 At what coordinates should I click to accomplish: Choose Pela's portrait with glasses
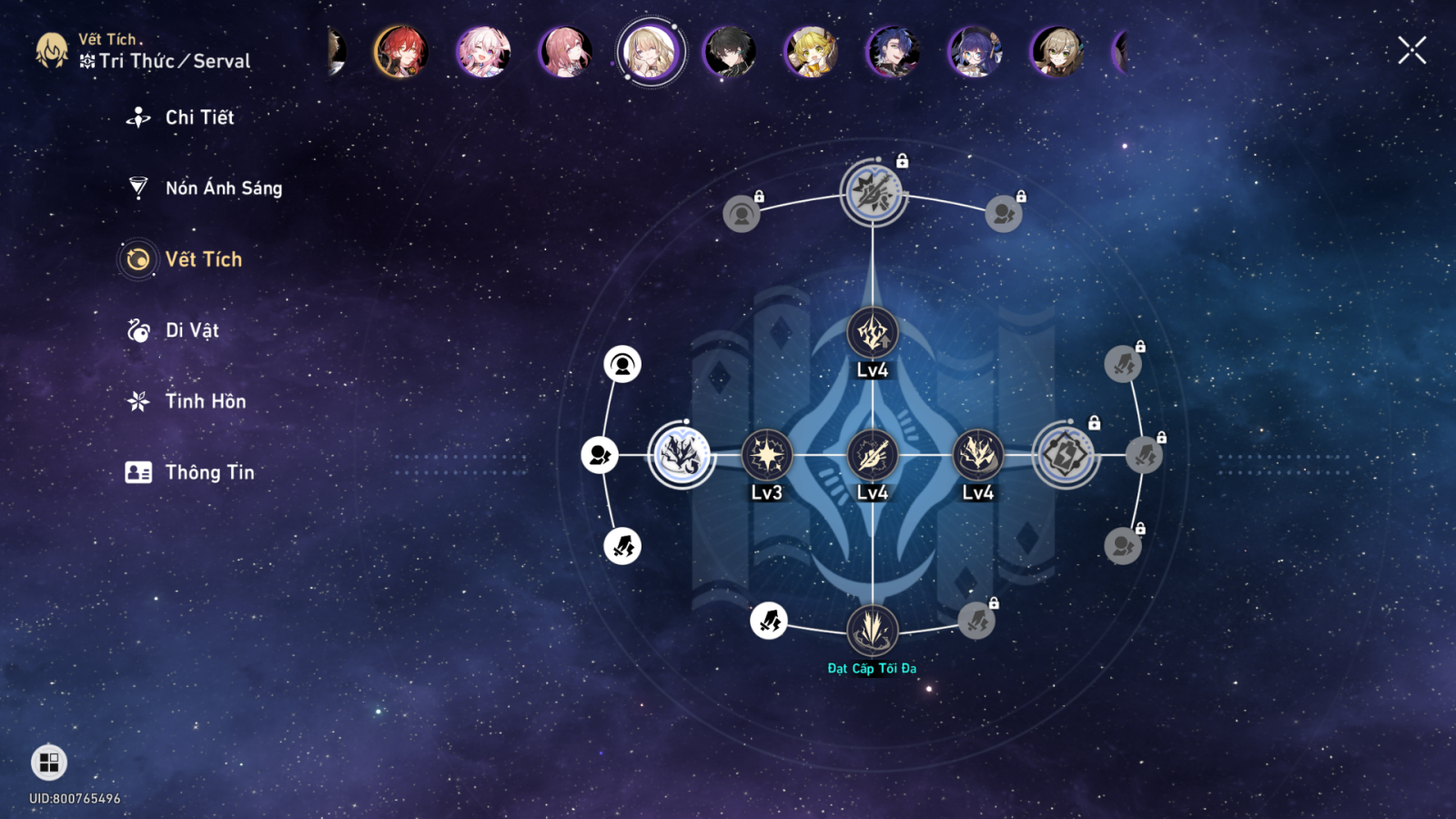pos(976,51)
